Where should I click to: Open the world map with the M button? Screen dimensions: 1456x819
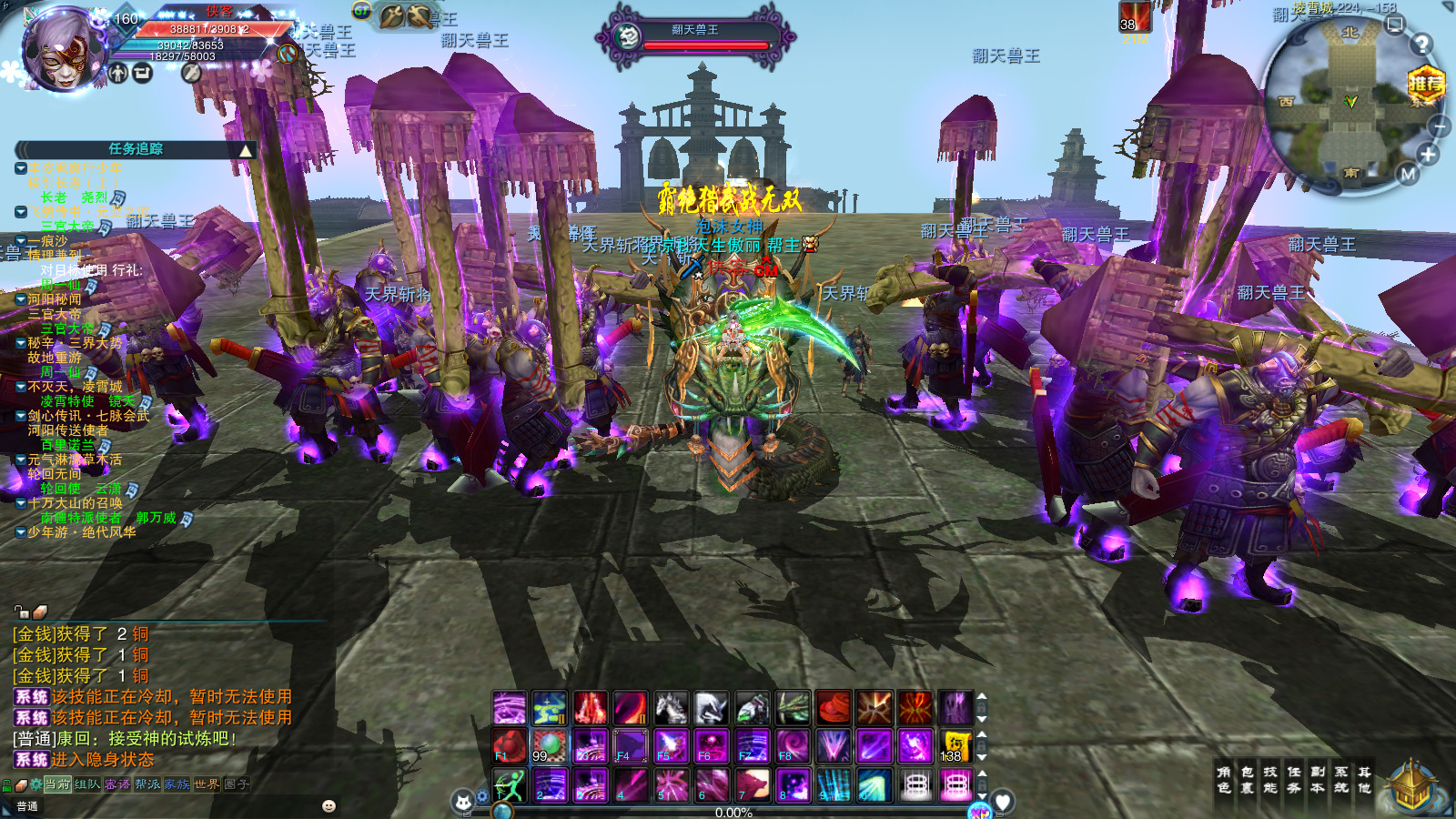tap(1408, 174)
